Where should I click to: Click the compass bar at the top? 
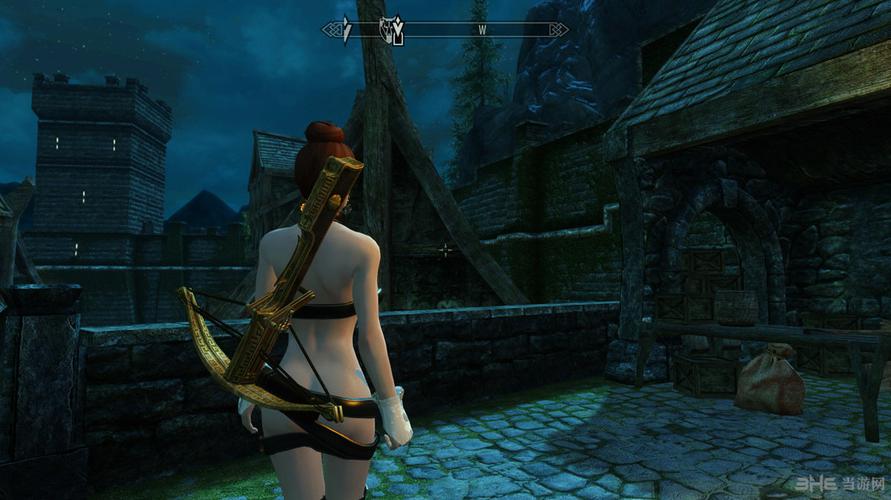tap(445, 30)
